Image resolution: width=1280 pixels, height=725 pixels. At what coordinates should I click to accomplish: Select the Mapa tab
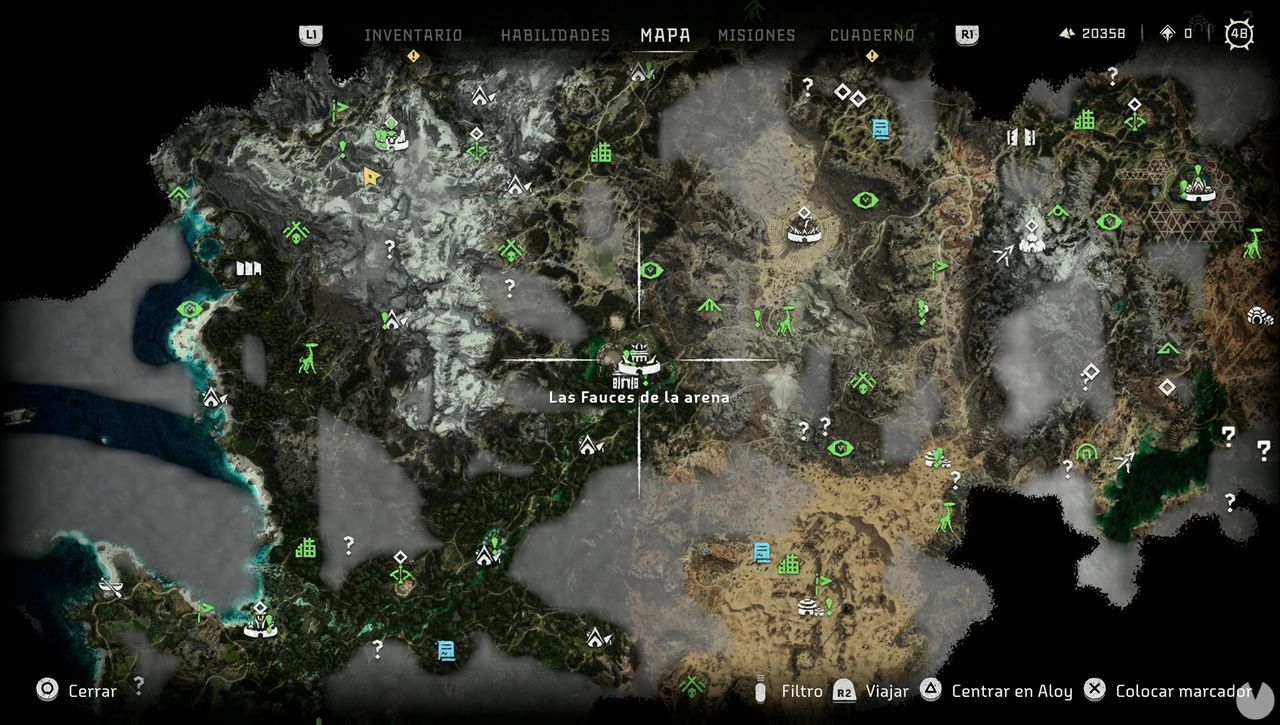click(666, 35)
